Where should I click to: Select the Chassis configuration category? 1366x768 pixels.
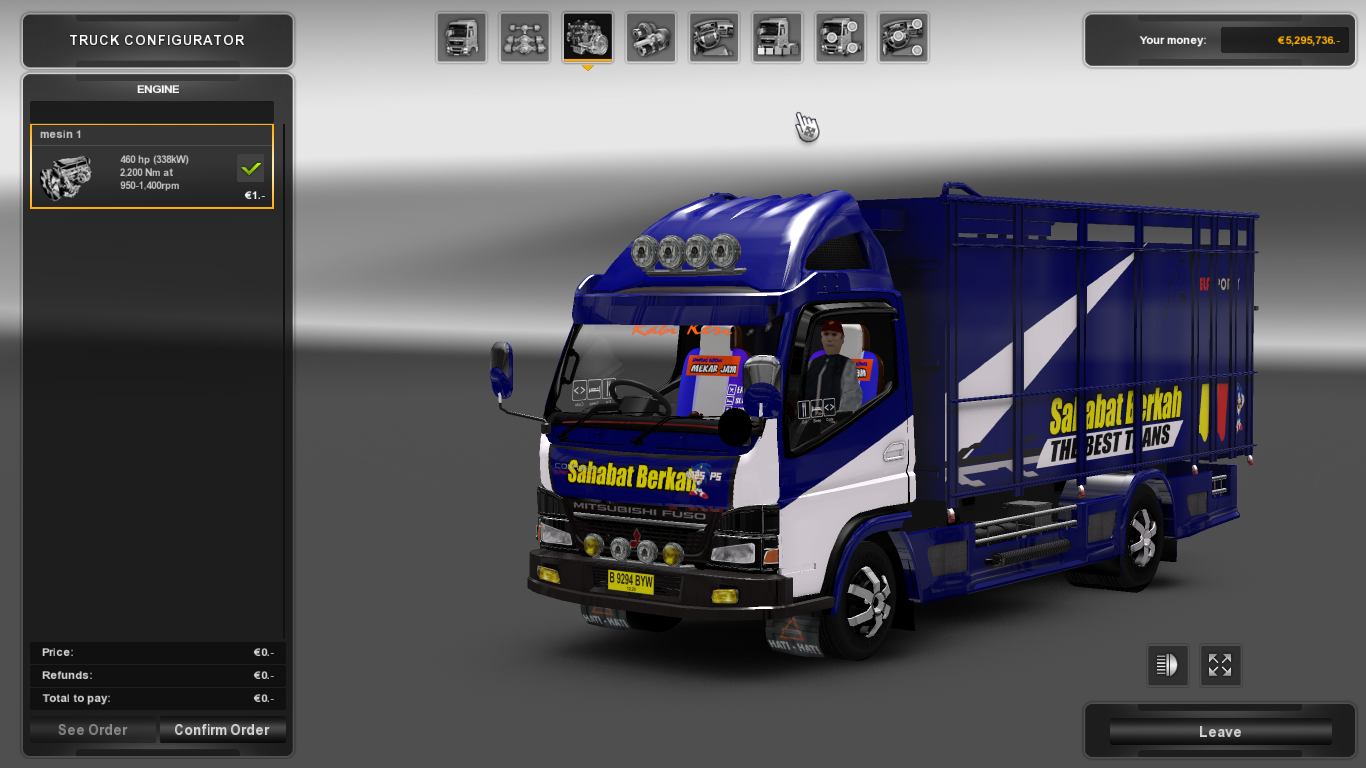(x=524, y=37)
